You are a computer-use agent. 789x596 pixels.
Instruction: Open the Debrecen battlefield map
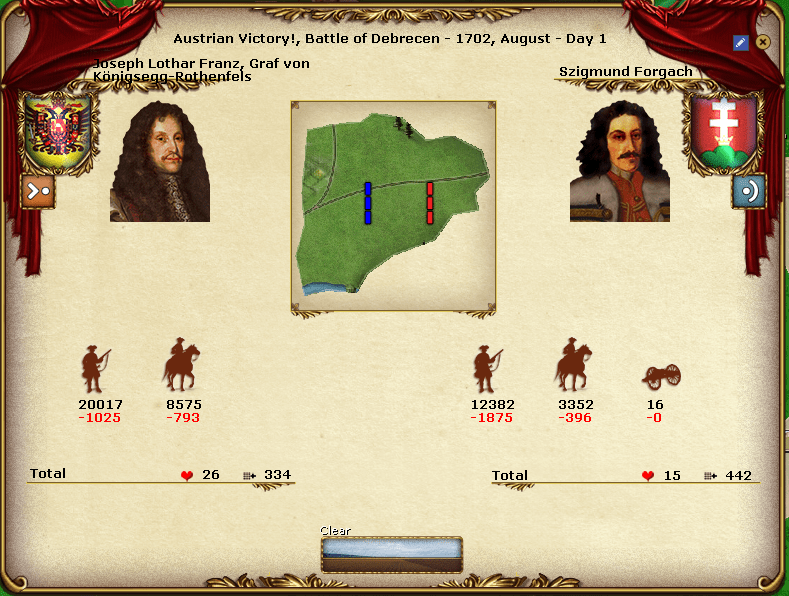[393, 206]
